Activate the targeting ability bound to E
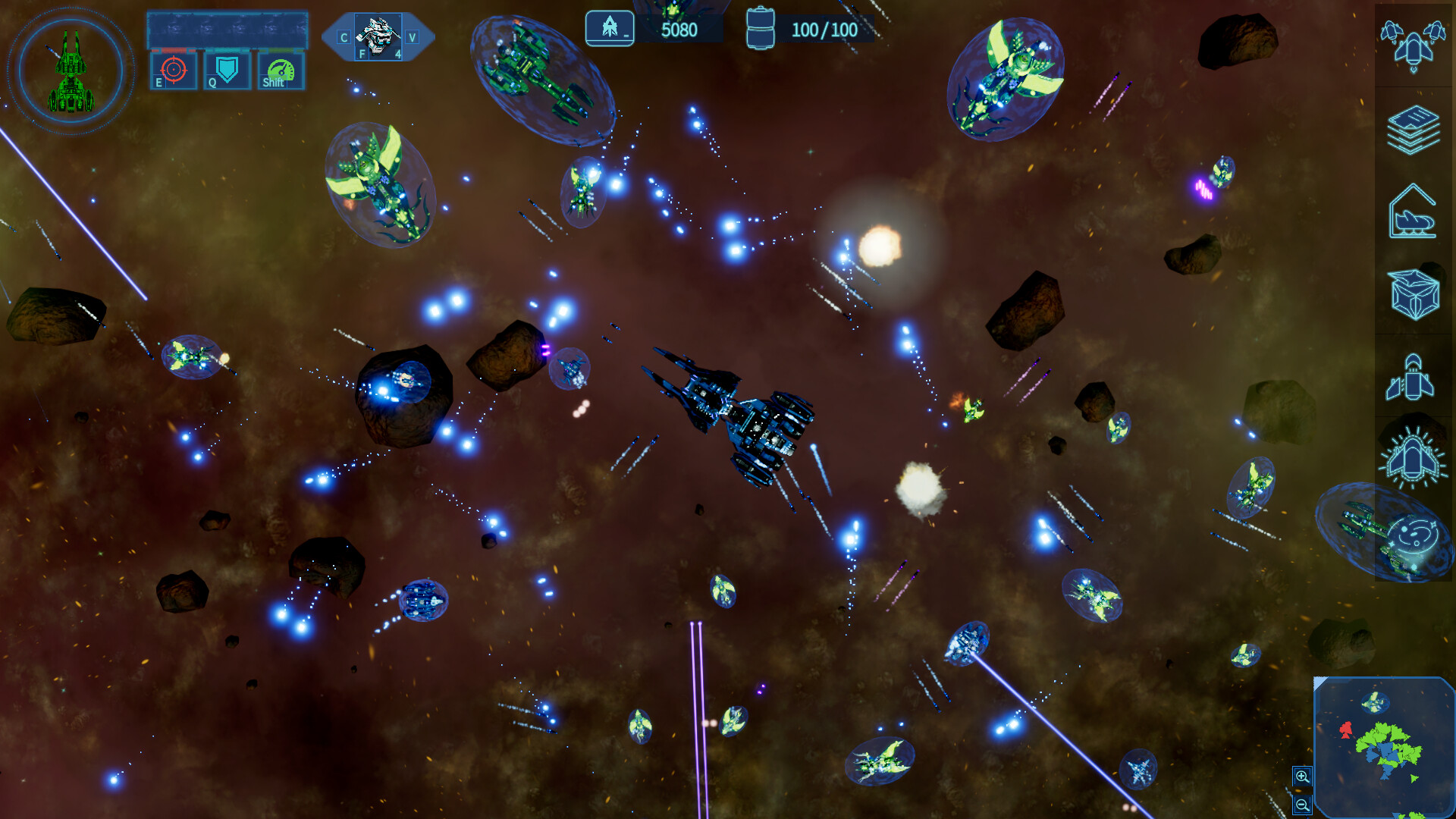Viewport: 1456px width, 819px height. click(x=173, y=71)
